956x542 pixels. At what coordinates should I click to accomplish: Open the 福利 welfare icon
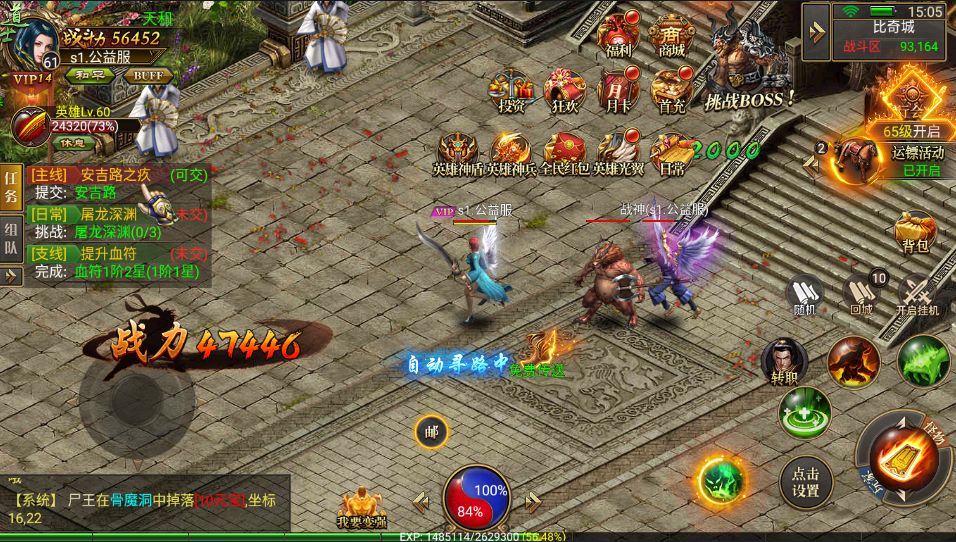coord(619,37)
